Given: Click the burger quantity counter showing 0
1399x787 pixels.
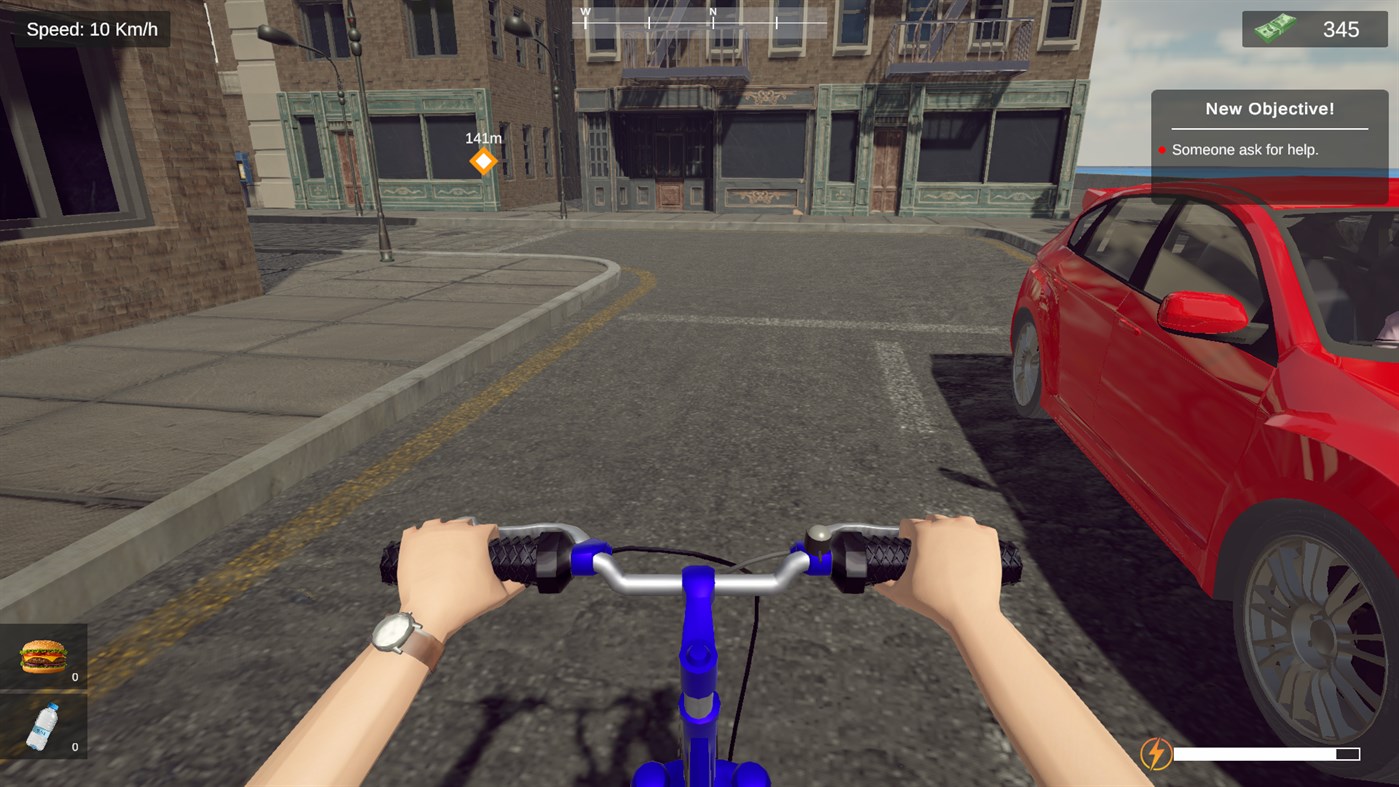Looking at the screenshot, I should pyautogui.click(x=74, y=677).
